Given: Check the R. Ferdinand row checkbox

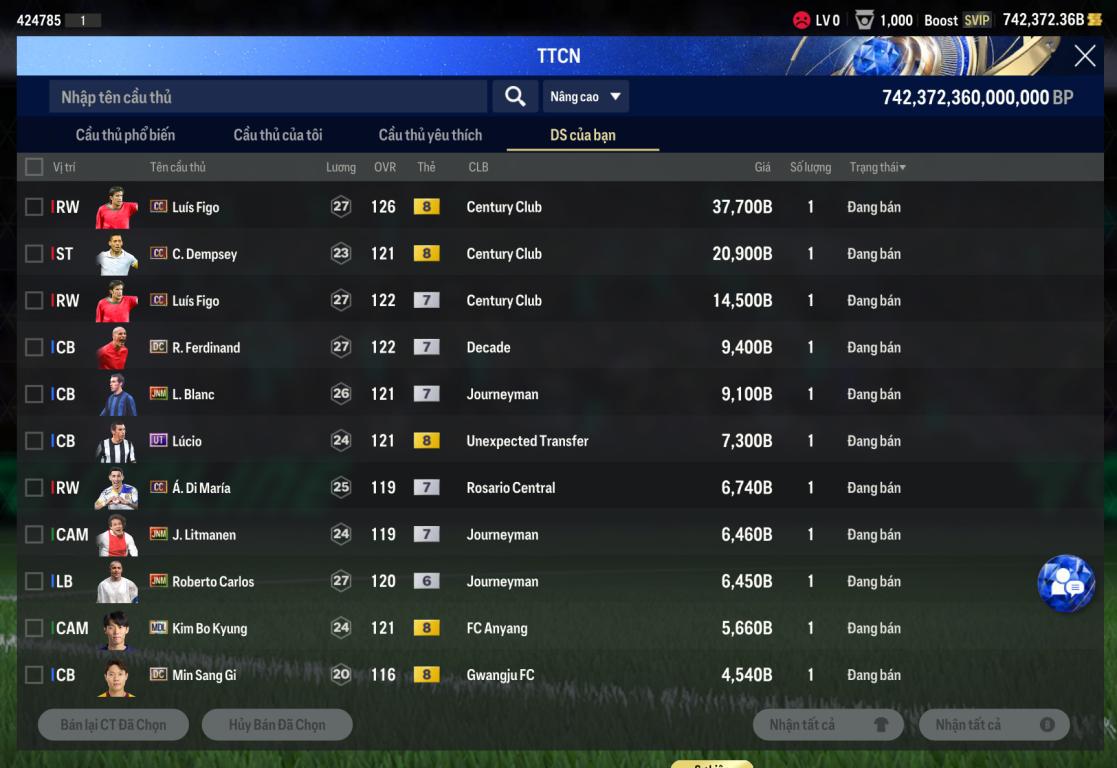Looking at the screenshot, I should coord(34,347).
